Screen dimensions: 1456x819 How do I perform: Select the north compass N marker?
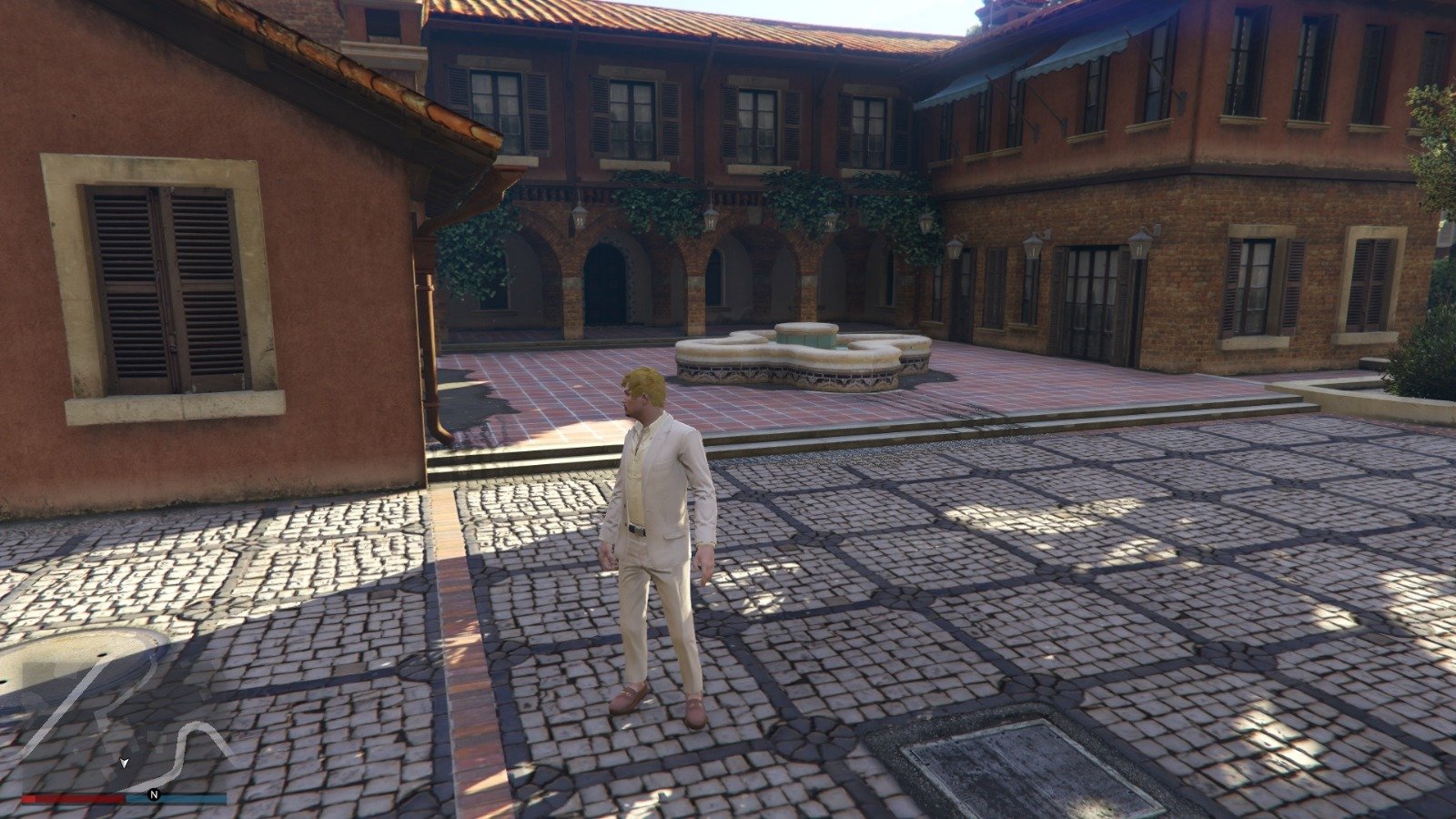tap(154, 794)
